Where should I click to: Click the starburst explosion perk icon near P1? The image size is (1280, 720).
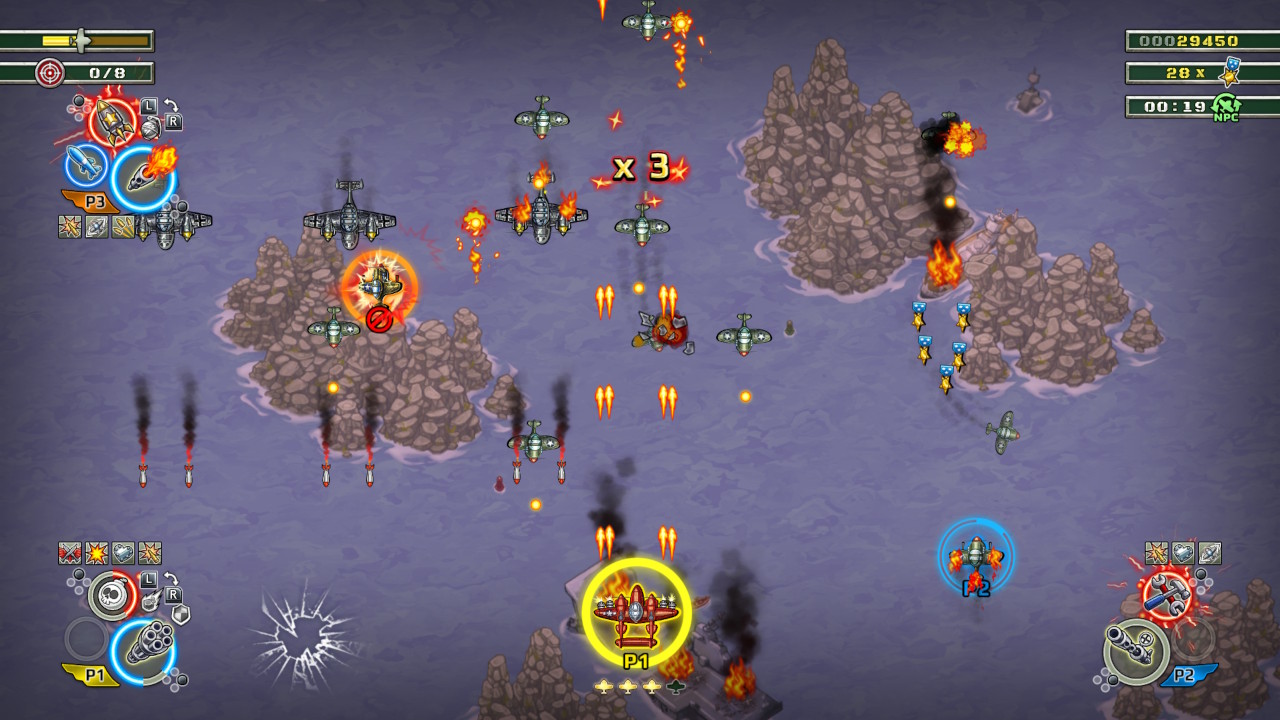pyautogui.click(x=96, y=552)
